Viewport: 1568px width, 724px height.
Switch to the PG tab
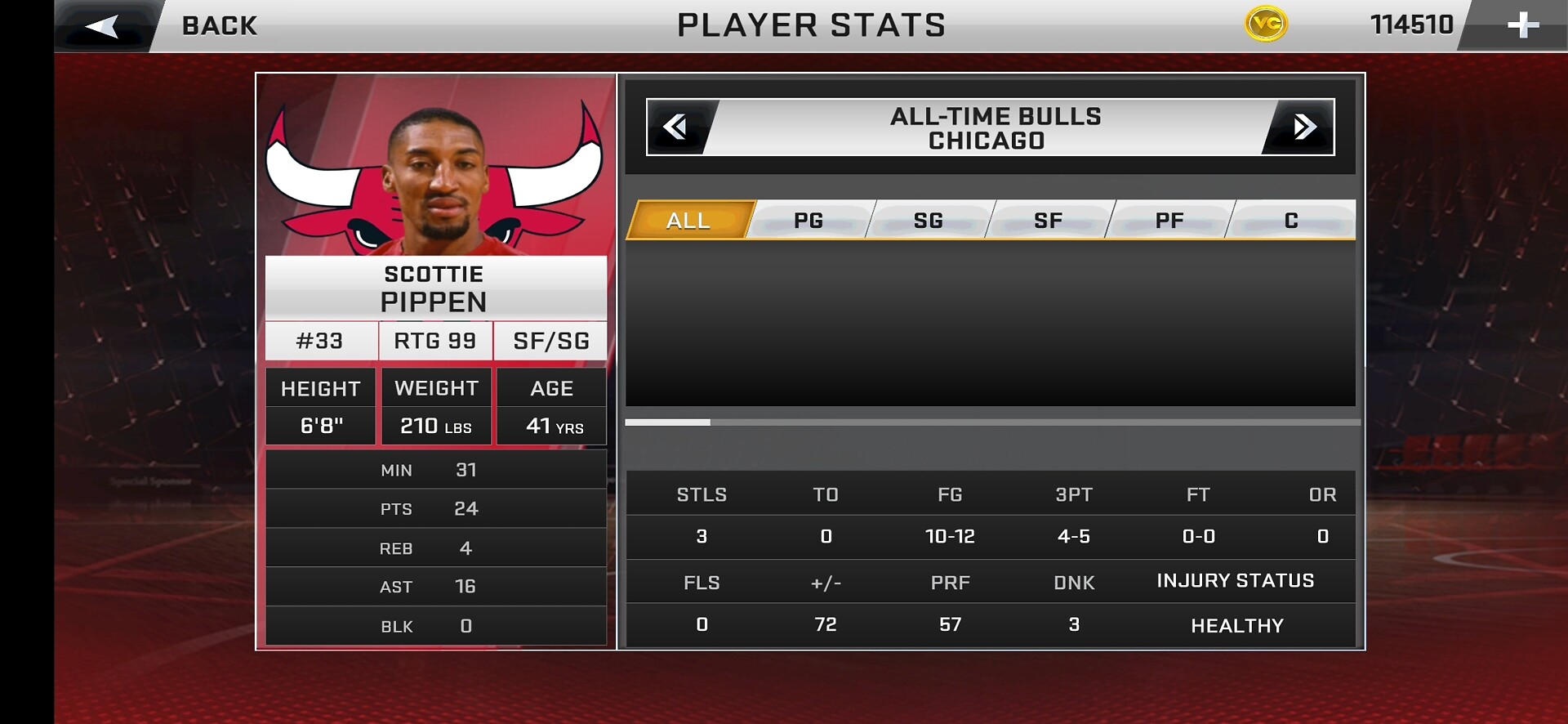[x=808, y=221]
